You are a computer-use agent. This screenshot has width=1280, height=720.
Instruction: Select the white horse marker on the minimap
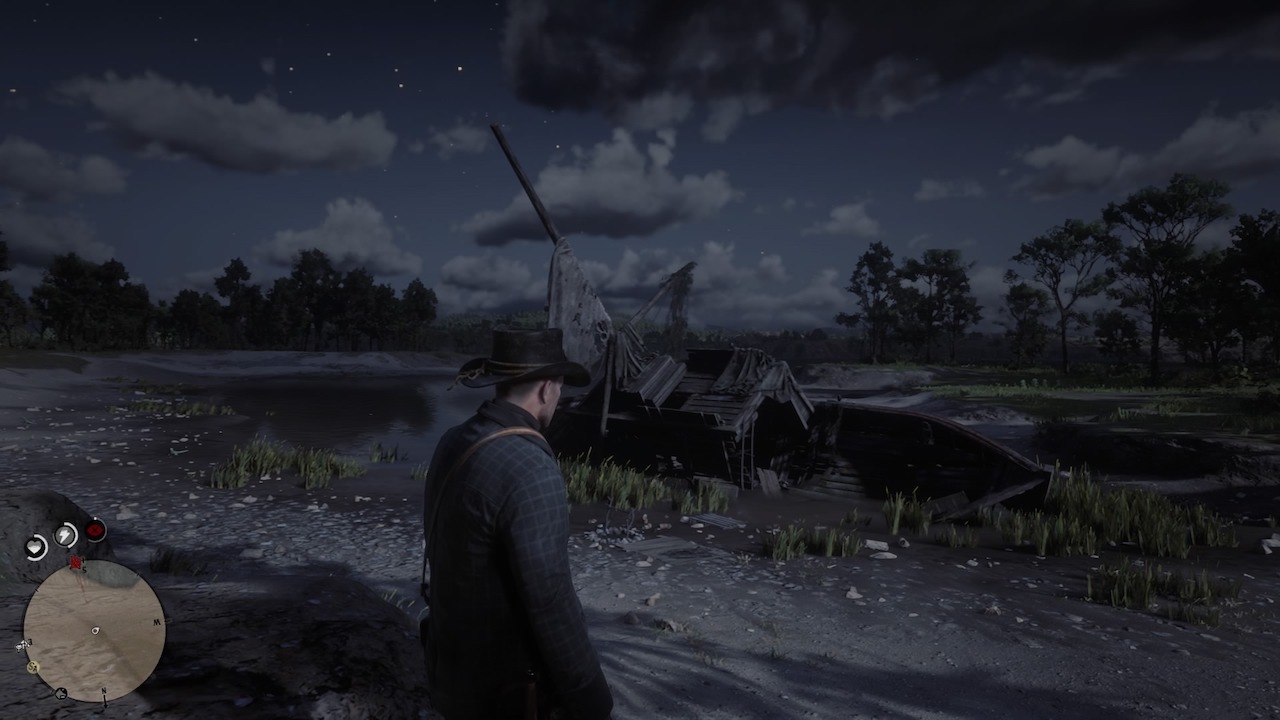(x=20, y=646)
